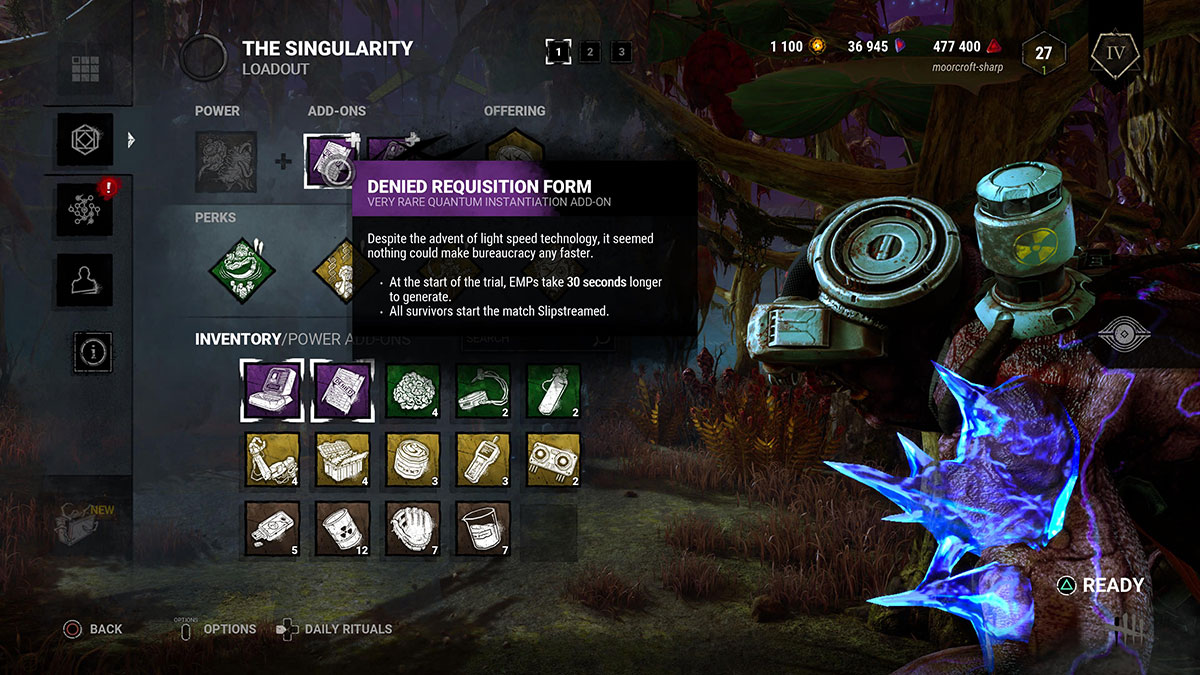Pick the brown baseball glove add-on

(x=413, y=530)
